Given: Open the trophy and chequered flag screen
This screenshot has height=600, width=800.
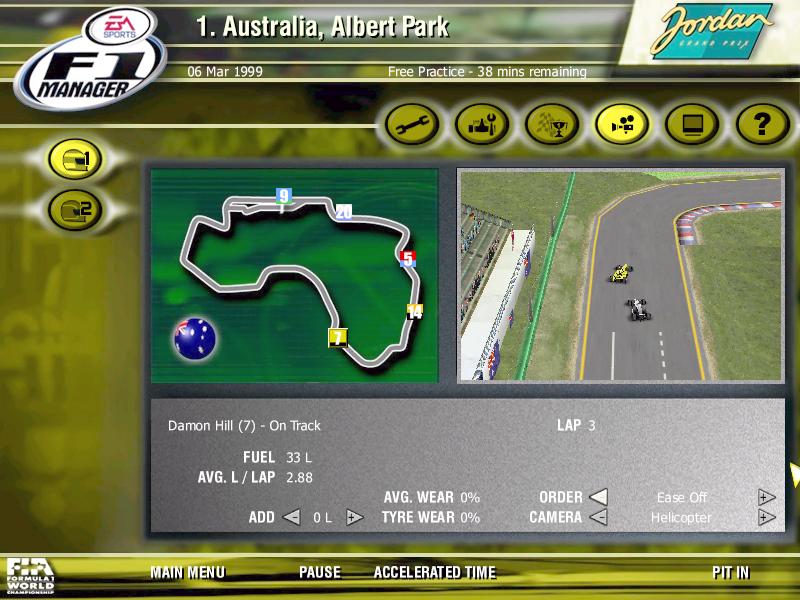Looking at the screenshot, I should (552, 125).
